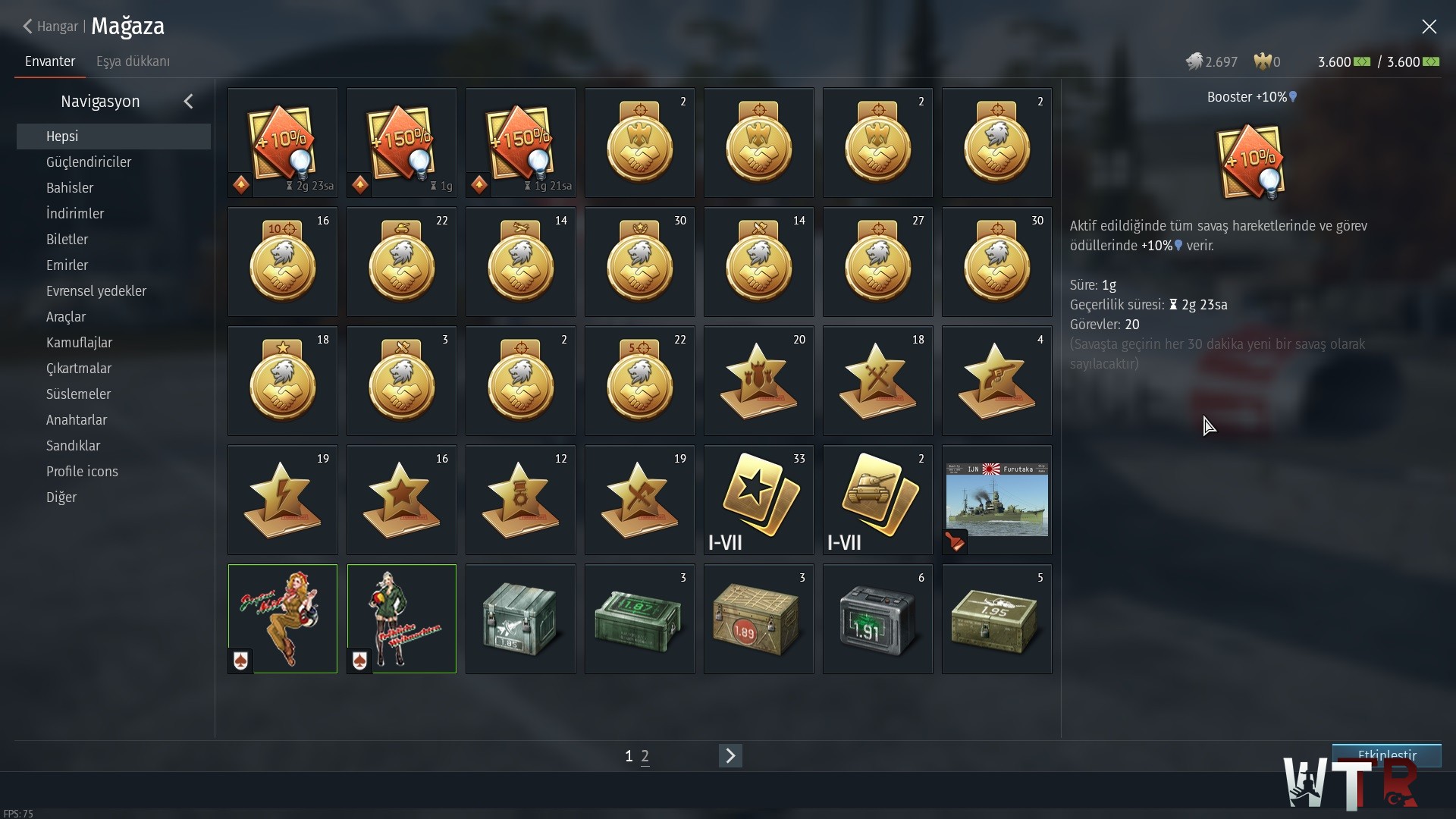
Task: Choose the Kamuflajlar category
Action: [79, 343]
